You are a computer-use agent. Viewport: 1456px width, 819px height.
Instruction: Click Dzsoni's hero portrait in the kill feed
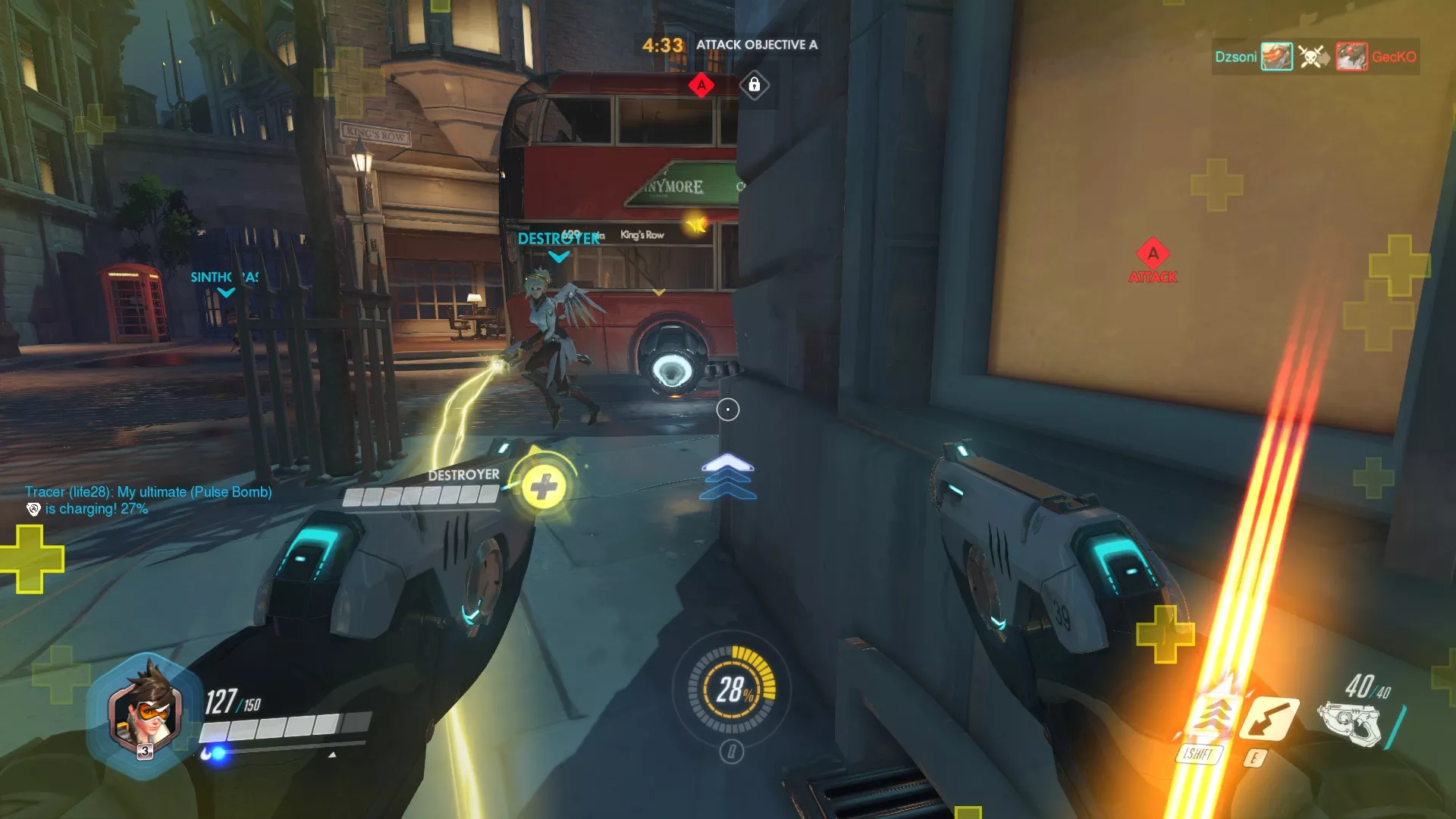click(x=1276, y=56)
